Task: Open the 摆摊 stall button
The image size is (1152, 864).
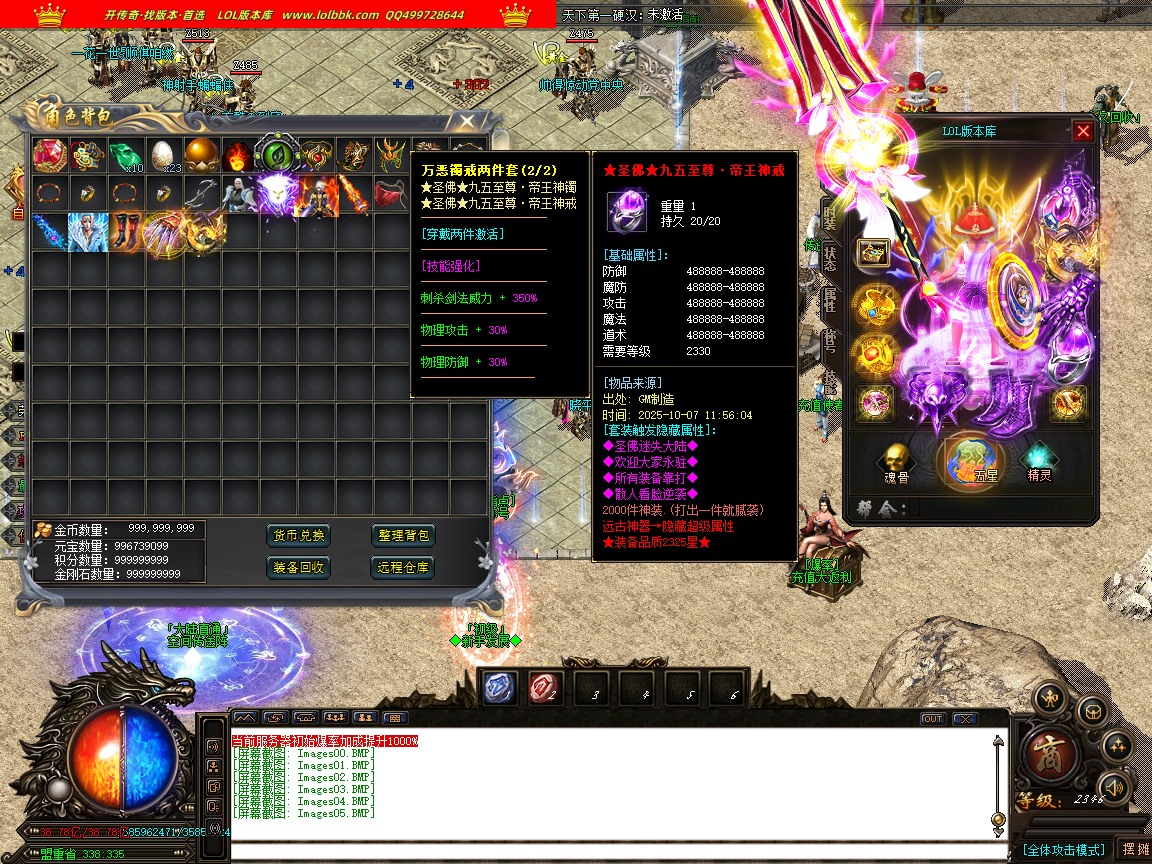Action: pos(1135,849)
